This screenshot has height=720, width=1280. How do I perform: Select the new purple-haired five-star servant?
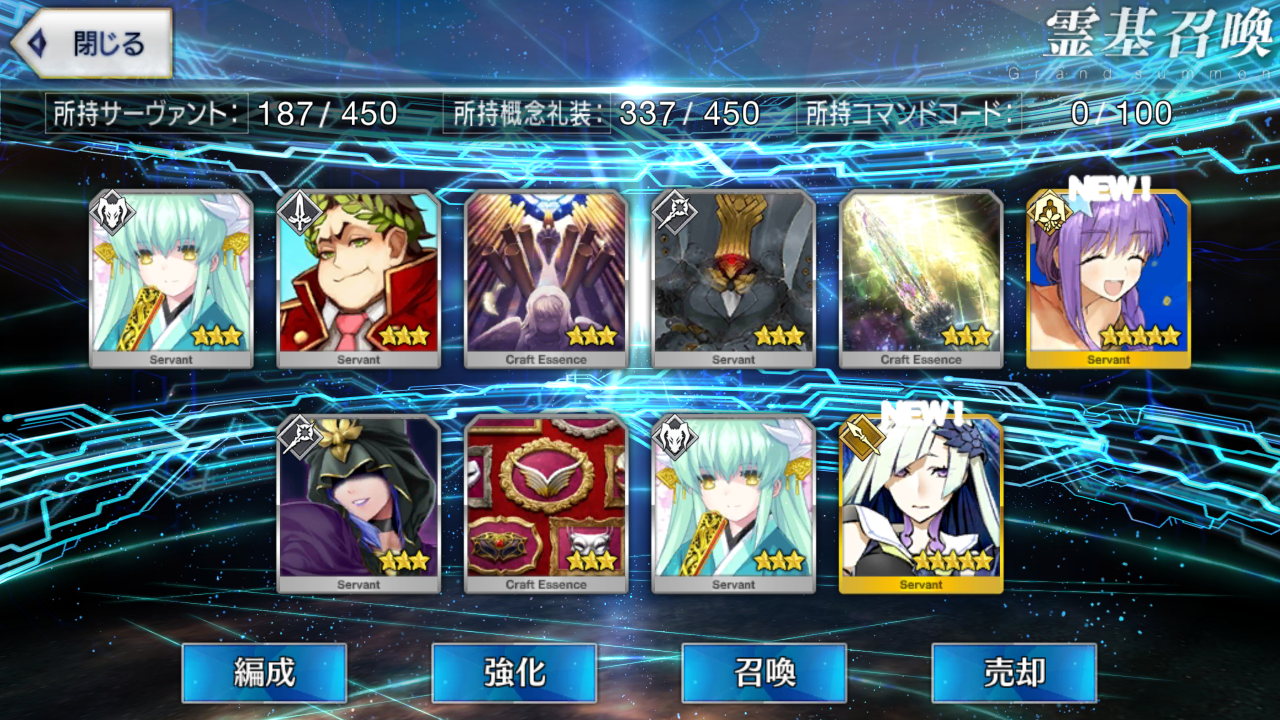coord(1108,278)
